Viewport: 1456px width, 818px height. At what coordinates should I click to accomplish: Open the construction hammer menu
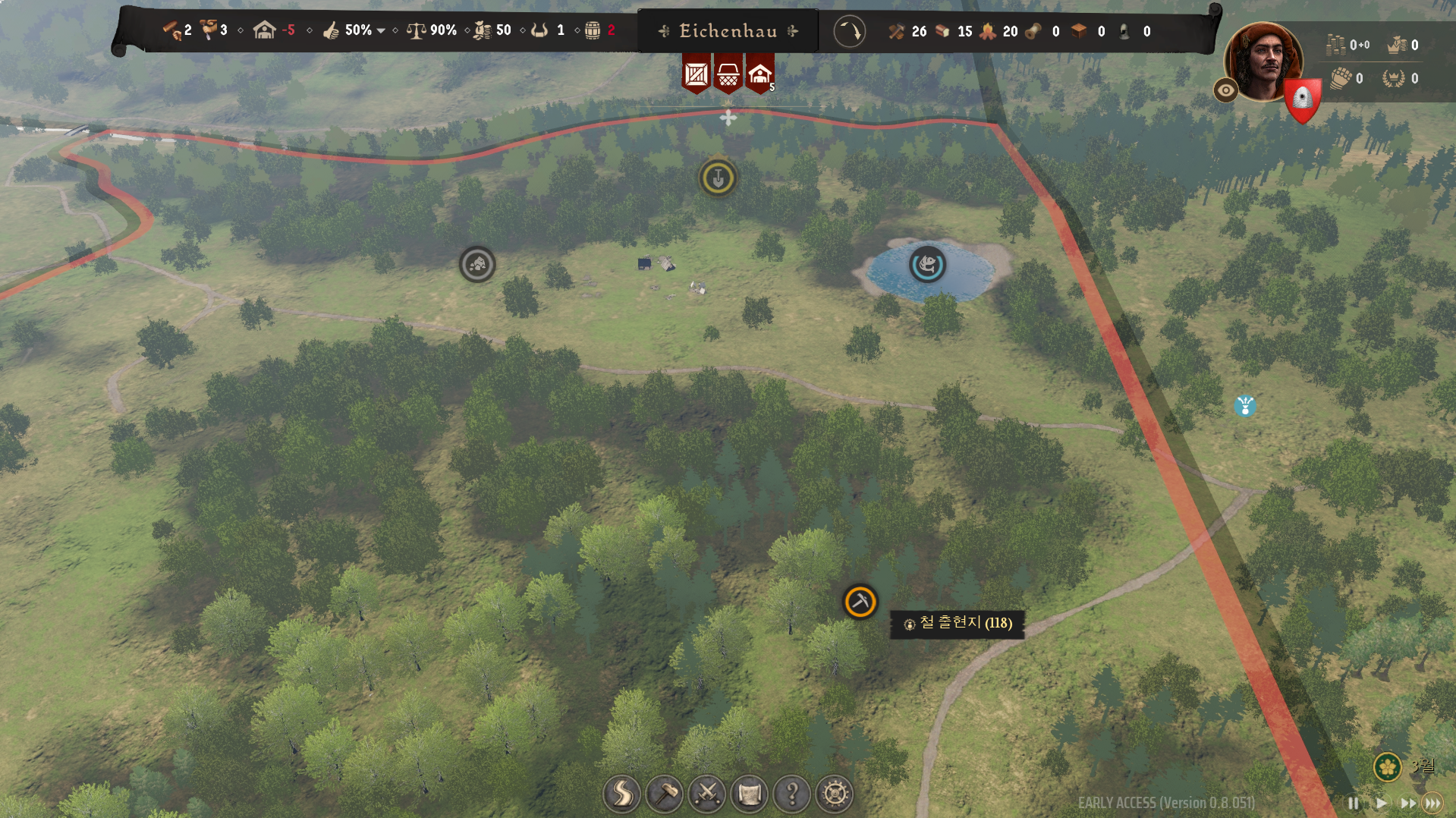(665, 794)
